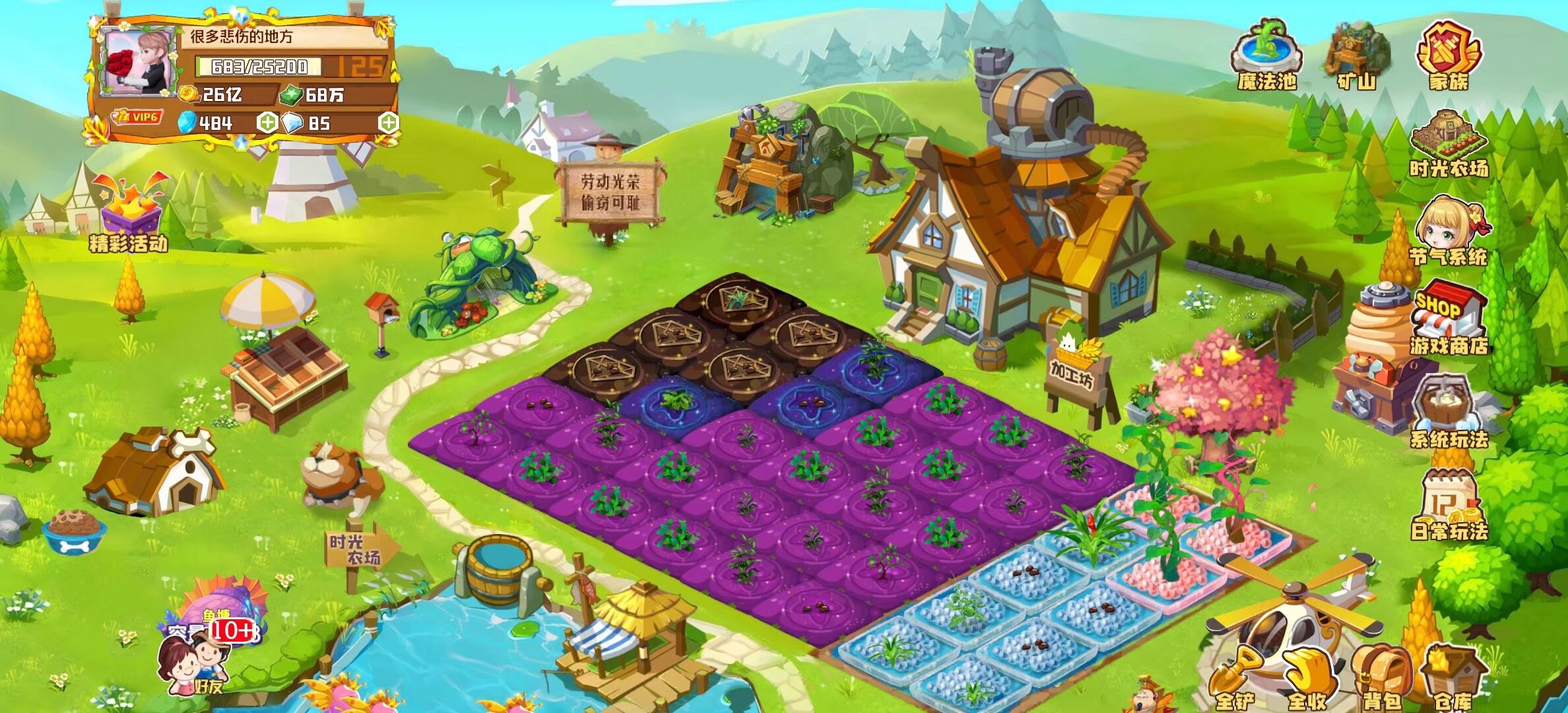1568x713 pixels.
Task: Open 日常玩法 daily calendar icon
Action: click(x=1448, y=505)
